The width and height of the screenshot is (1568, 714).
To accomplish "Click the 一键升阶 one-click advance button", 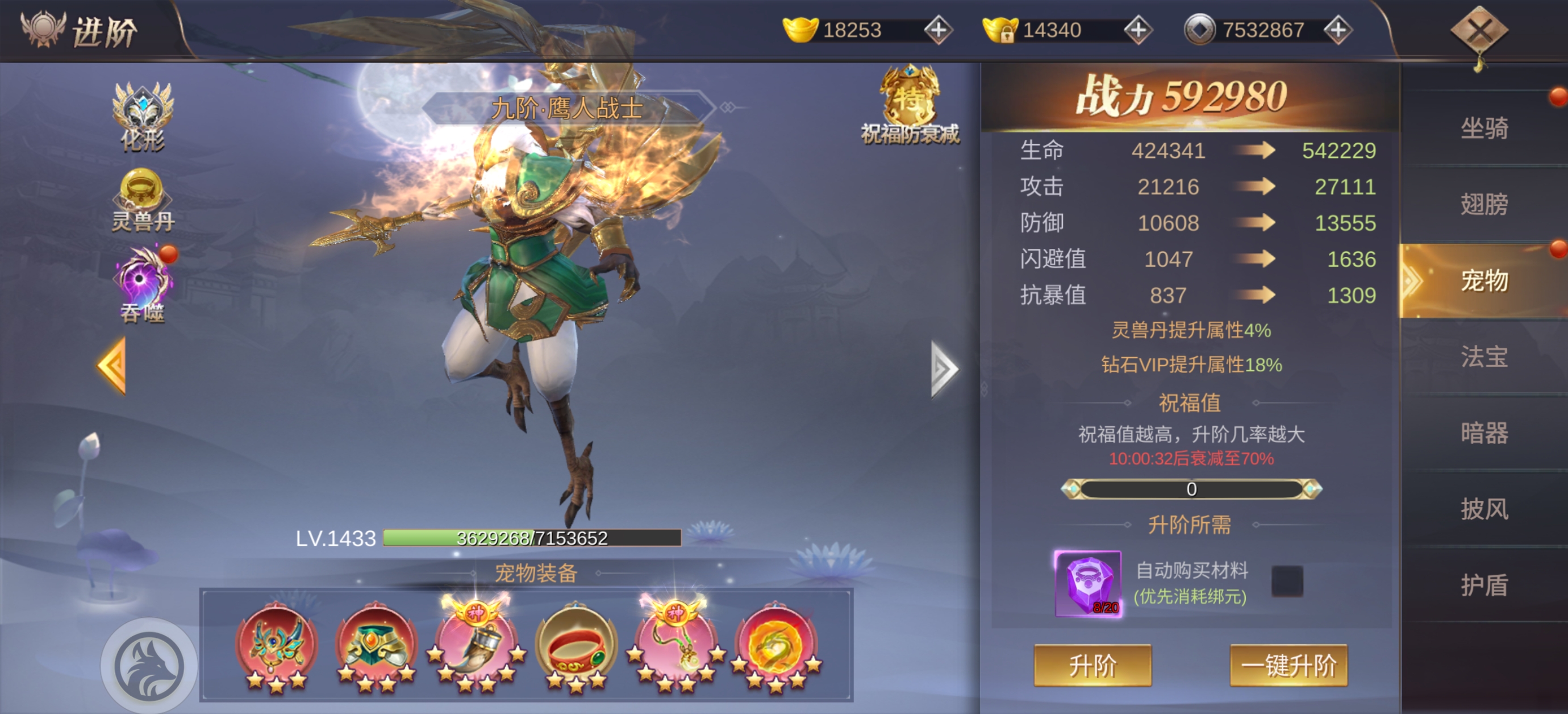I will (1288, 665).
